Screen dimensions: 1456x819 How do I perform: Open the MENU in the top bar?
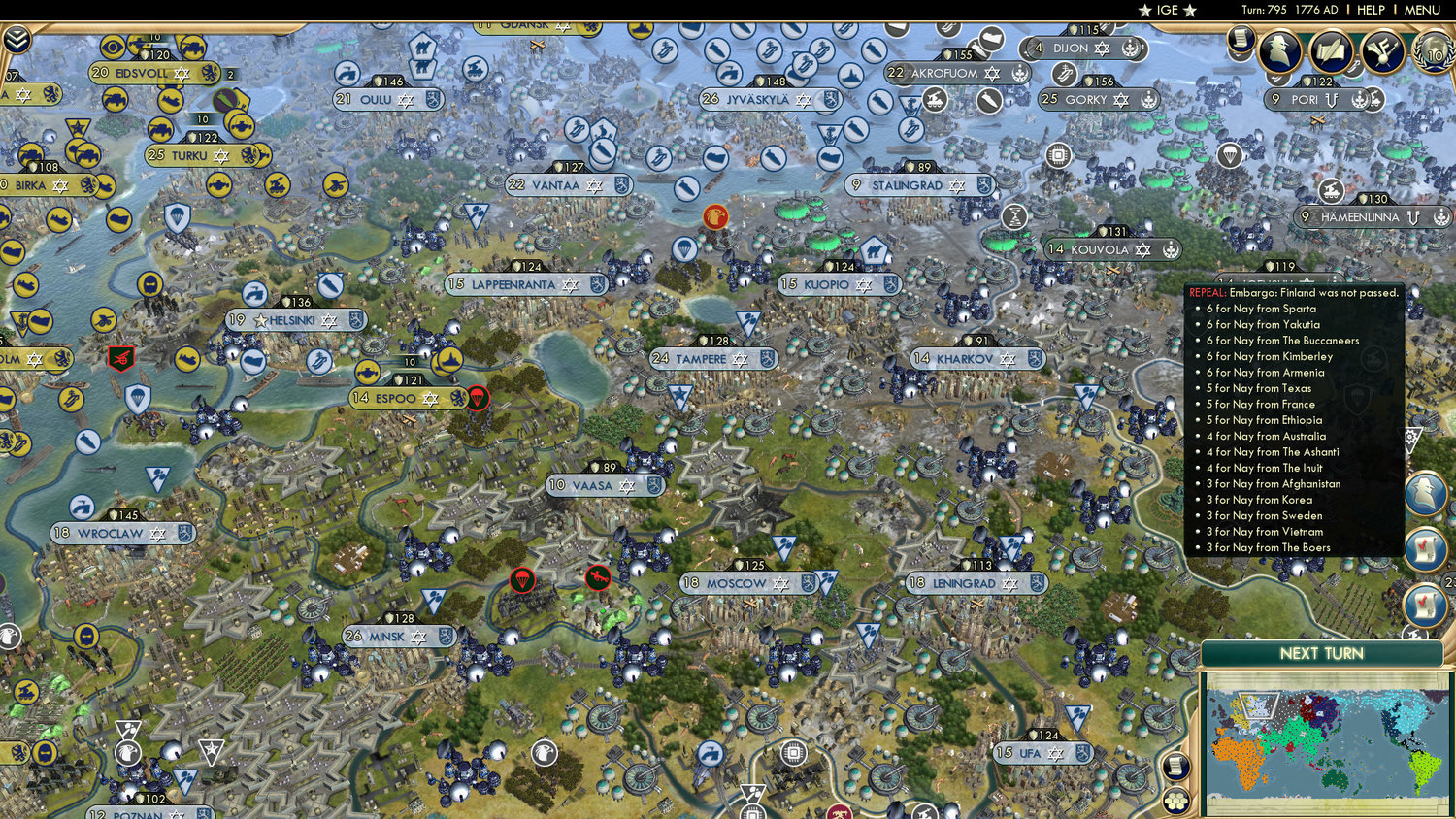(1421, 10)
